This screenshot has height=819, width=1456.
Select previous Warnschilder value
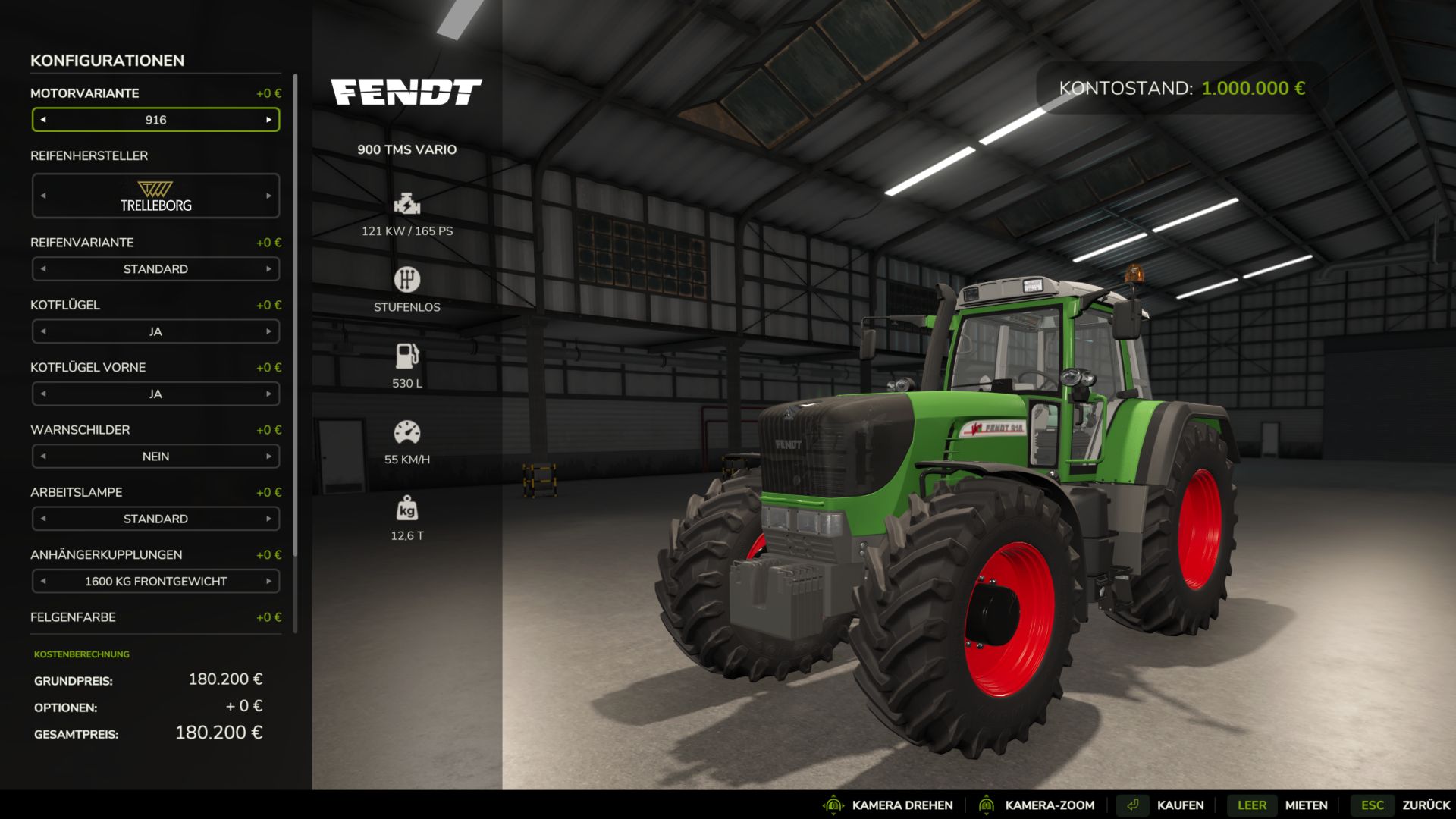43,457
